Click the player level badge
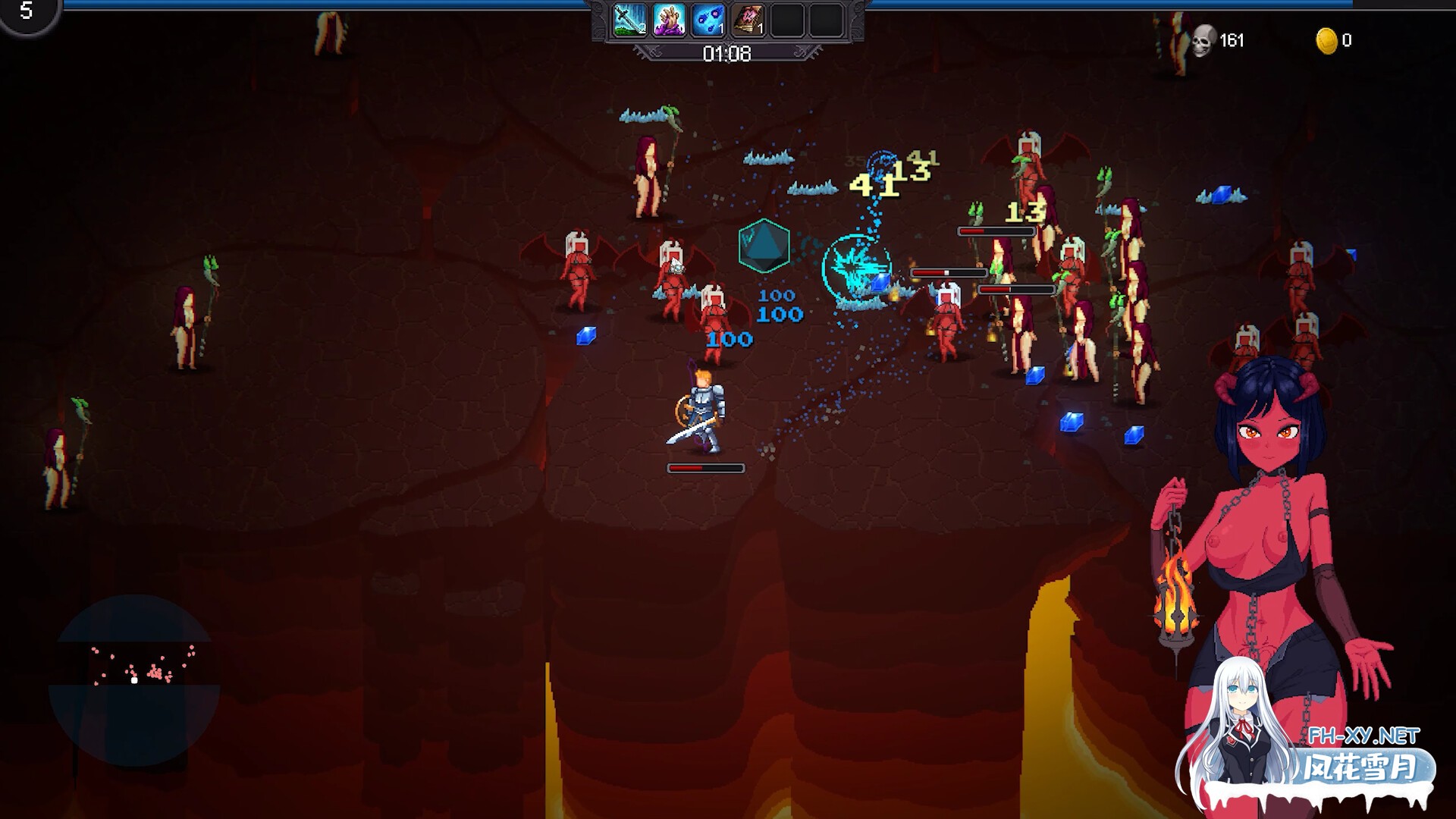Image resolution: width=1456 pixels, height=819 pixels. point(27,12)
